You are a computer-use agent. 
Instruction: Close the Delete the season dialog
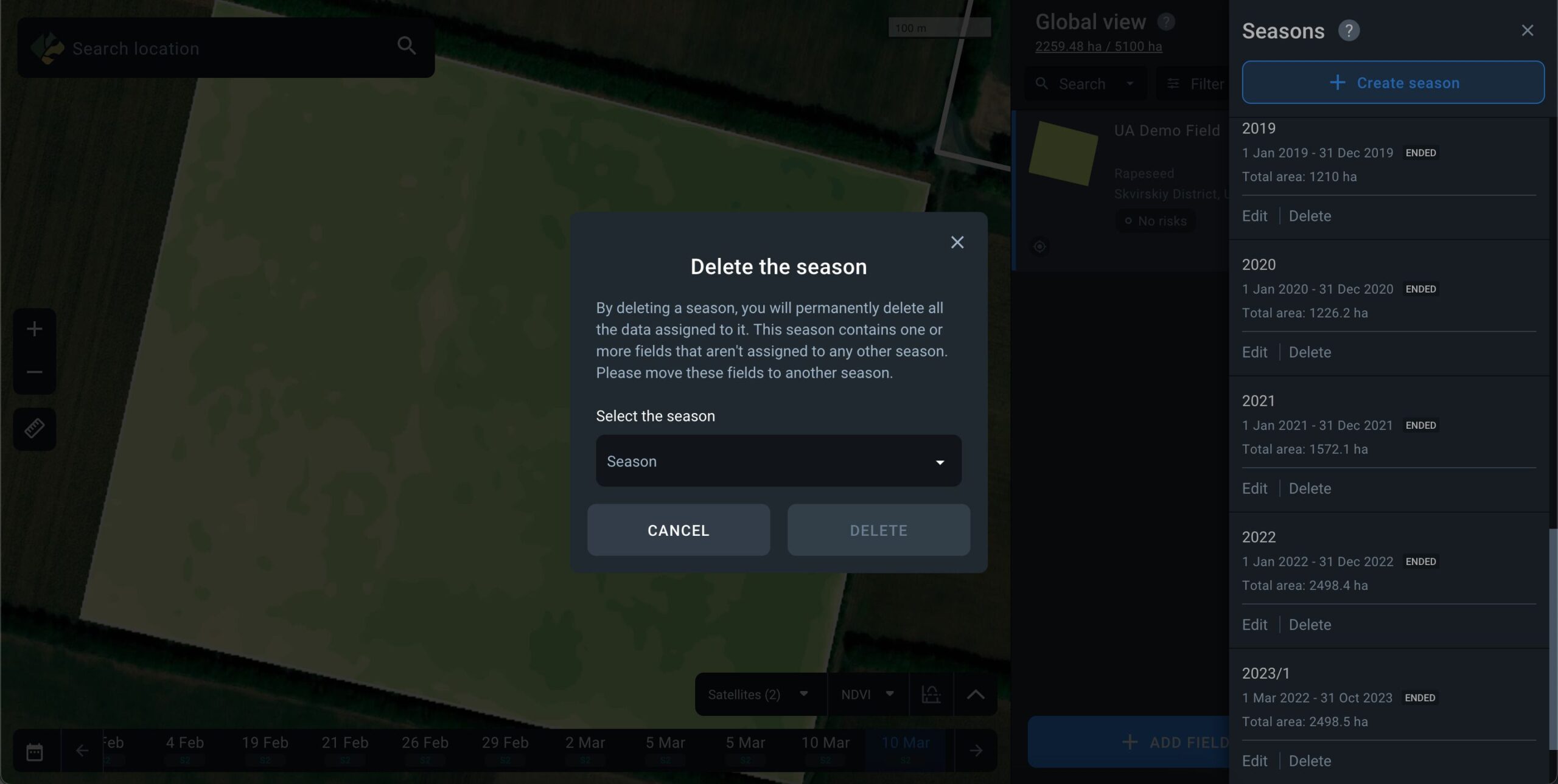coord(957,242)
